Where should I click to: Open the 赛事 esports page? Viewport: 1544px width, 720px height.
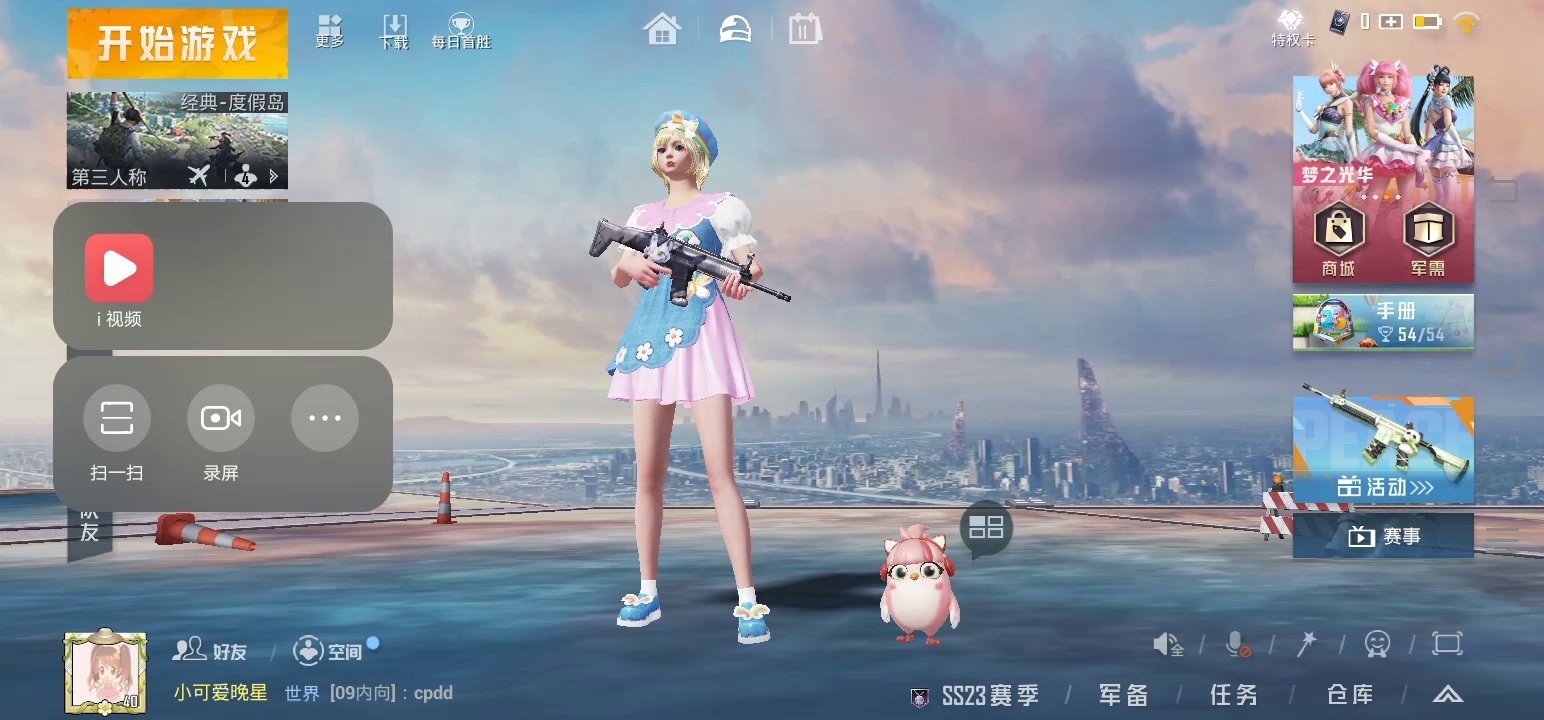(1382, 536)
